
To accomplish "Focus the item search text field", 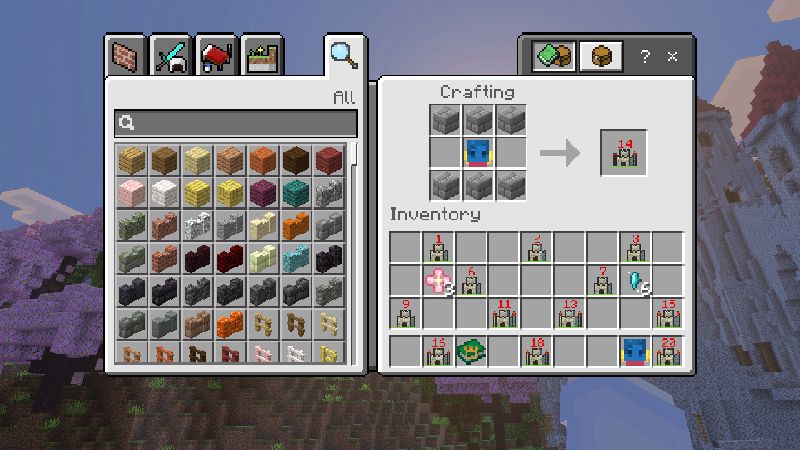I will (236, 123).
